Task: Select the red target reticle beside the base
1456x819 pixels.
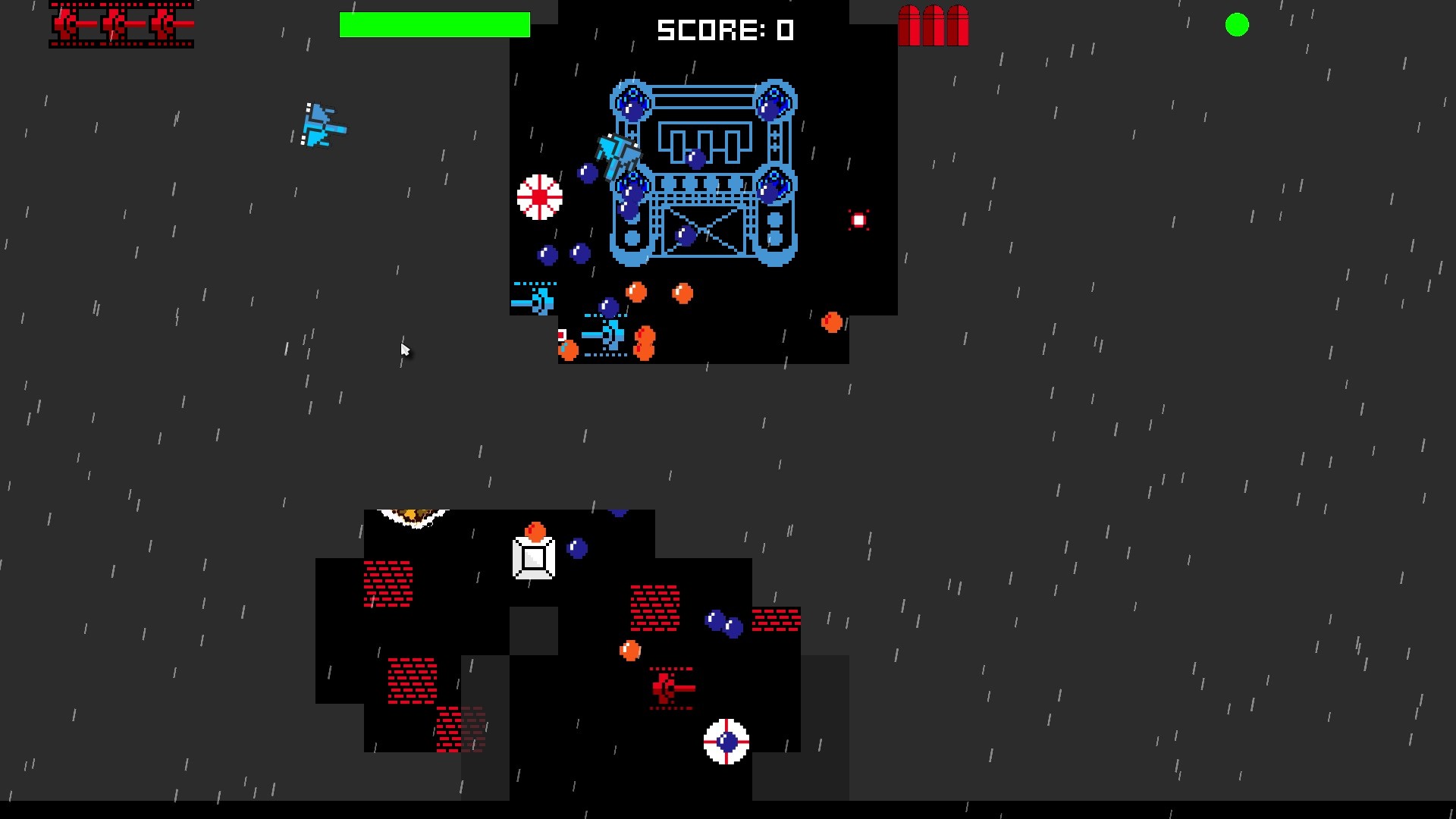Action: pyautogui.click(x=858, y=221)
